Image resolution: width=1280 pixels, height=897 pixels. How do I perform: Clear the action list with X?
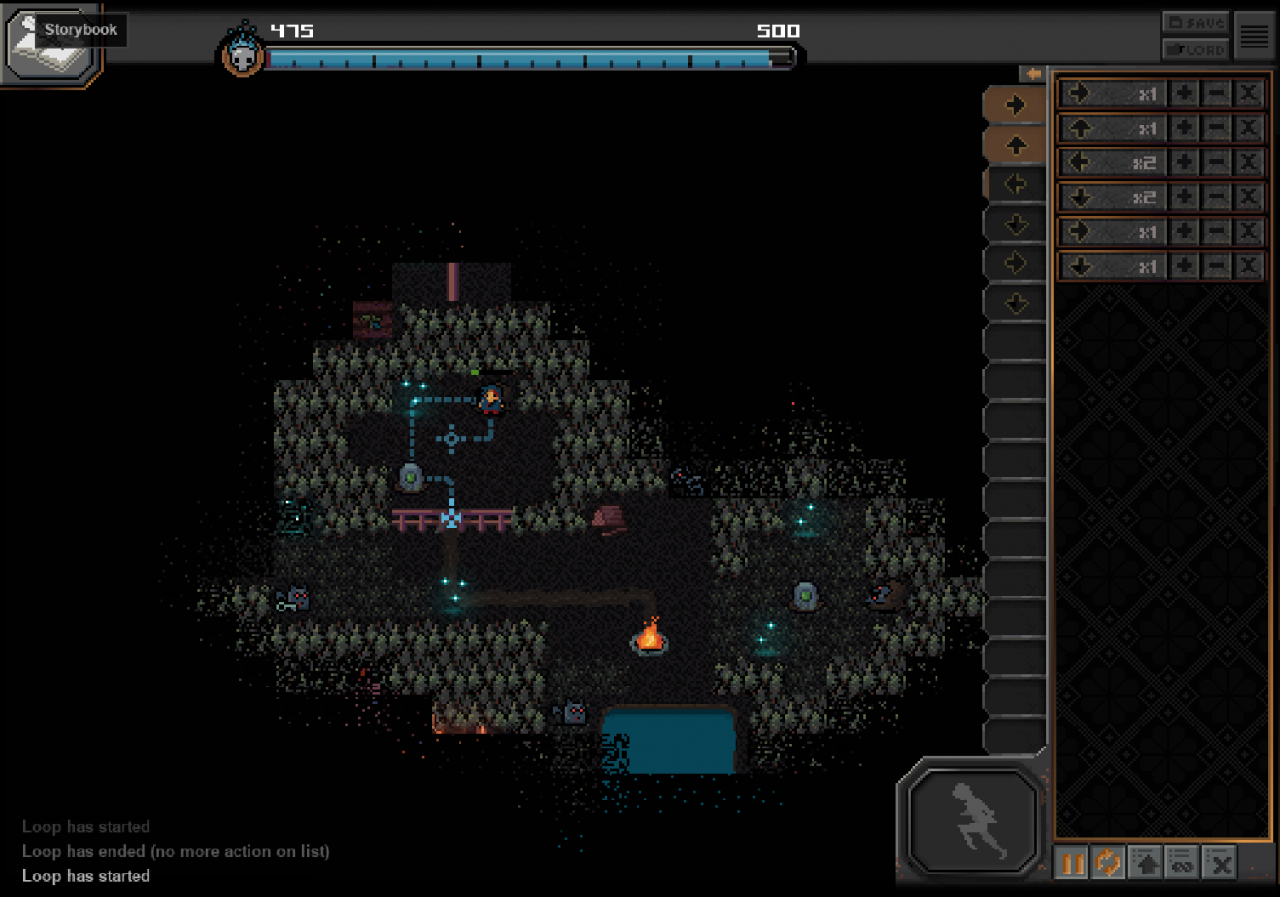[x=1221, y=862]
